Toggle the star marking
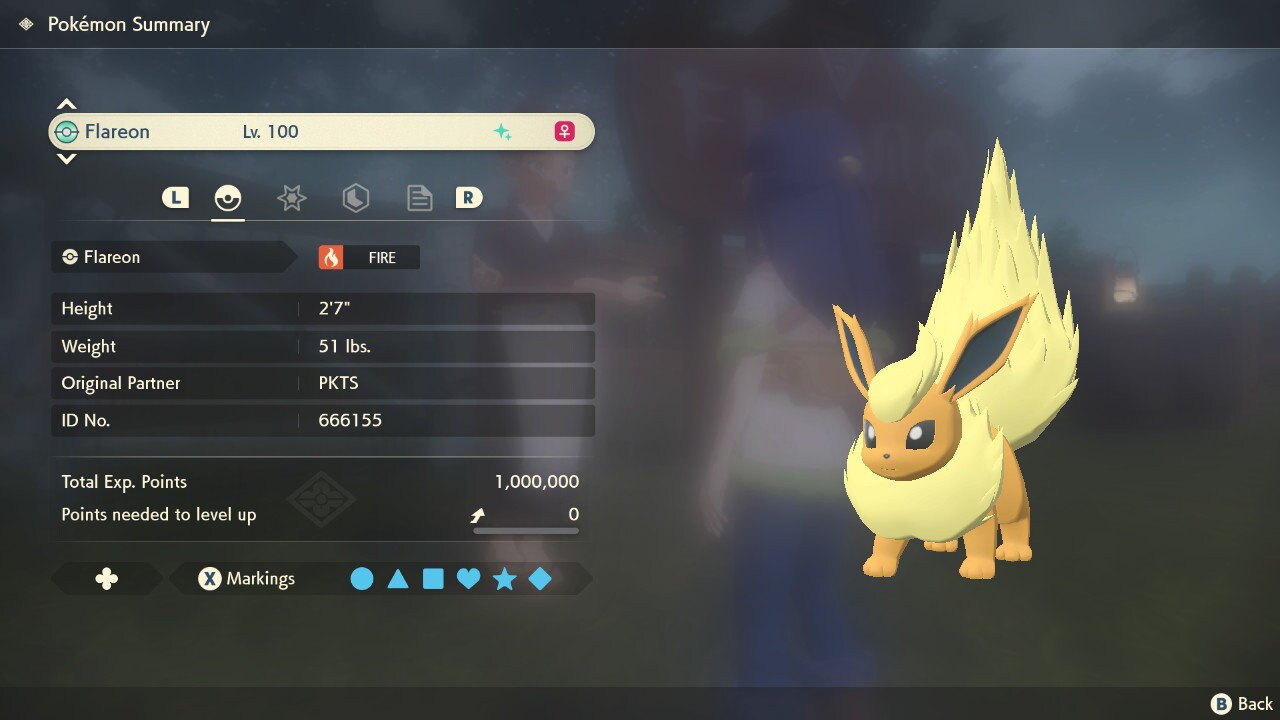Viewport: 1280px width, 720px height. 504,579
